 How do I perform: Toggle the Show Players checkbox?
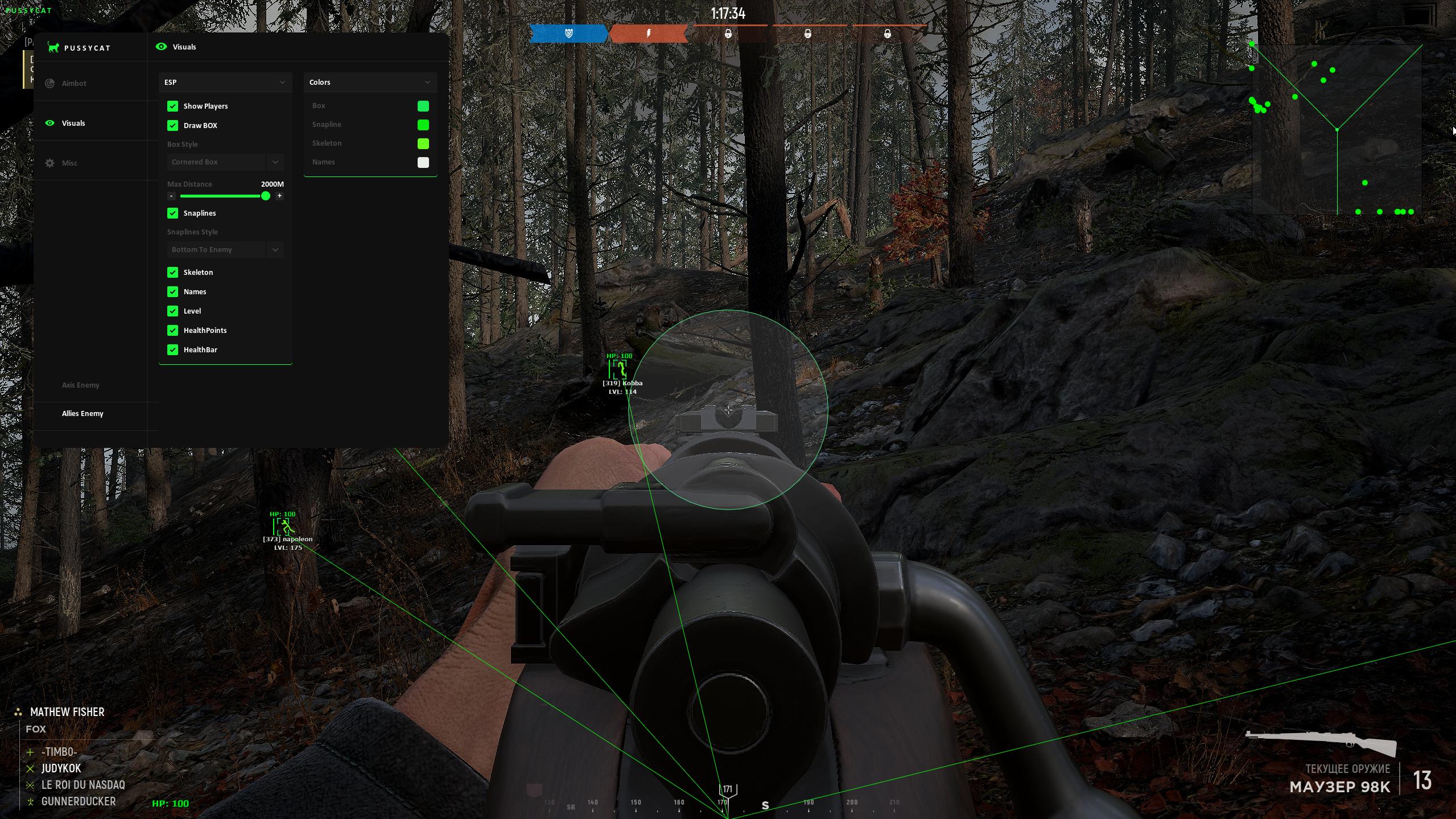(x=172, y=106)
